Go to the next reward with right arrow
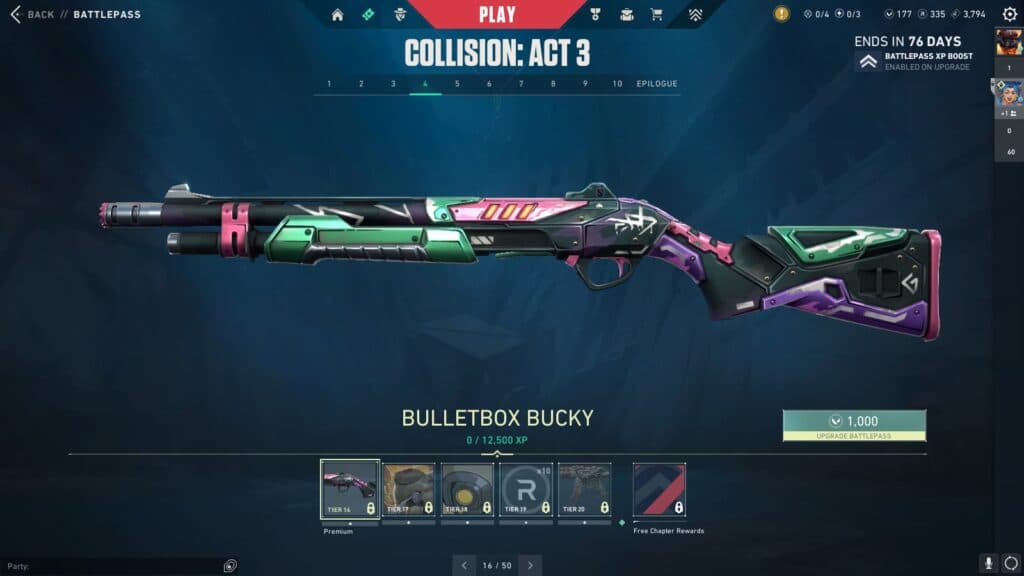Screen dimensions: 1024x576 531,565
